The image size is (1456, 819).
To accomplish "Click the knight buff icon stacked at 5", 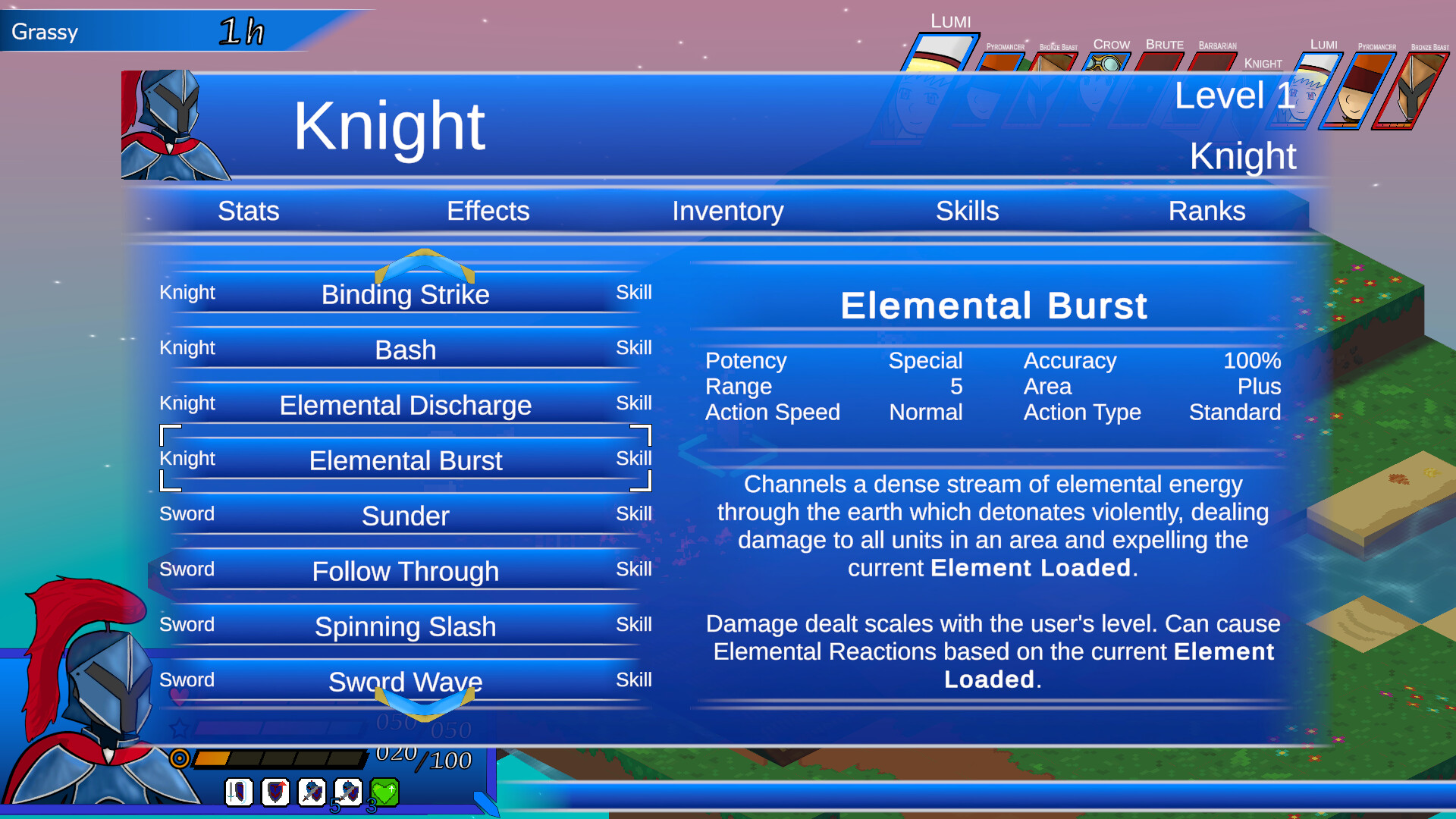I will tap(311, 792).
